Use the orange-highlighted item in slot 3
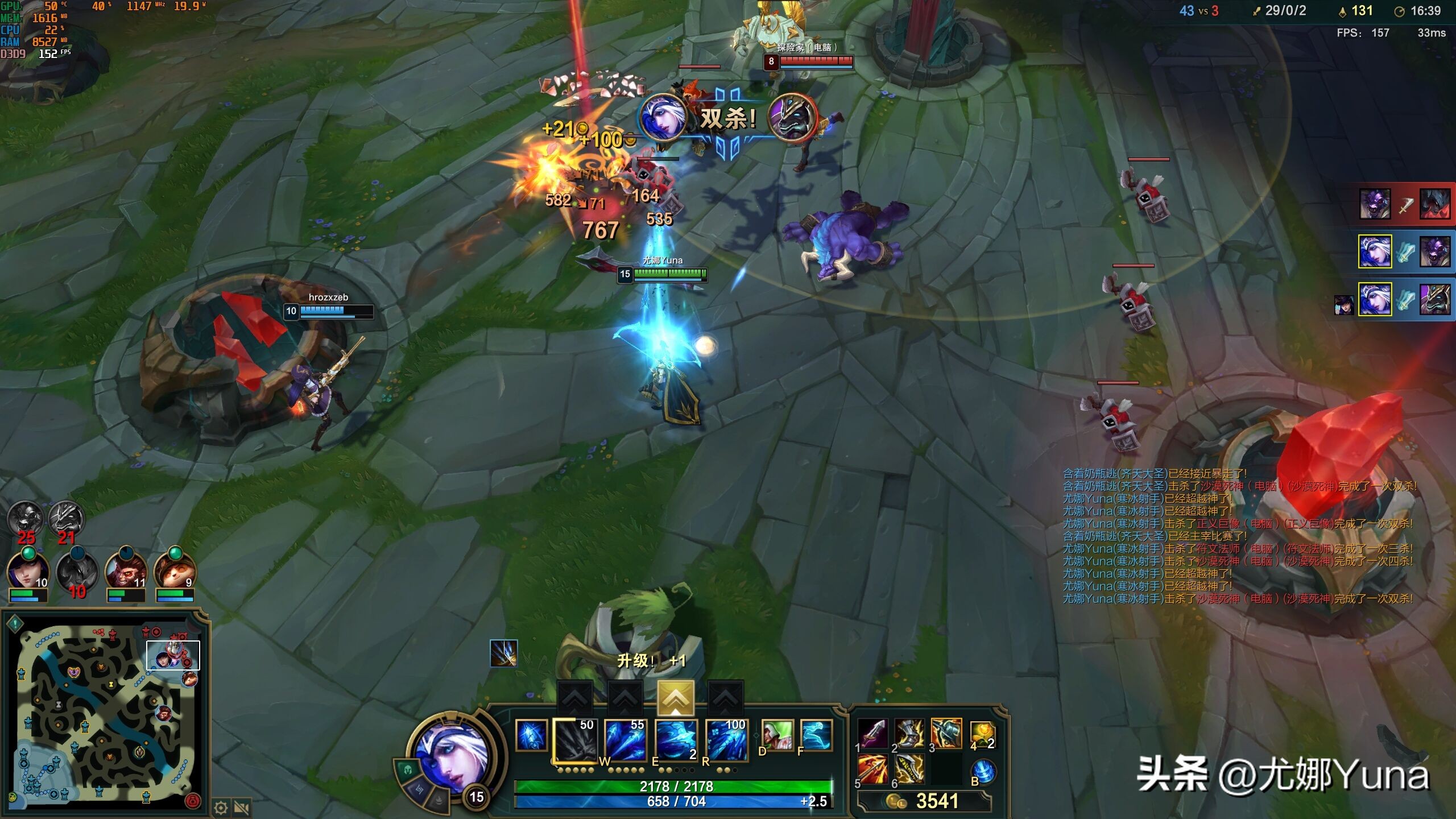This screenshot has height=819, width=1456. pos(946,734)
